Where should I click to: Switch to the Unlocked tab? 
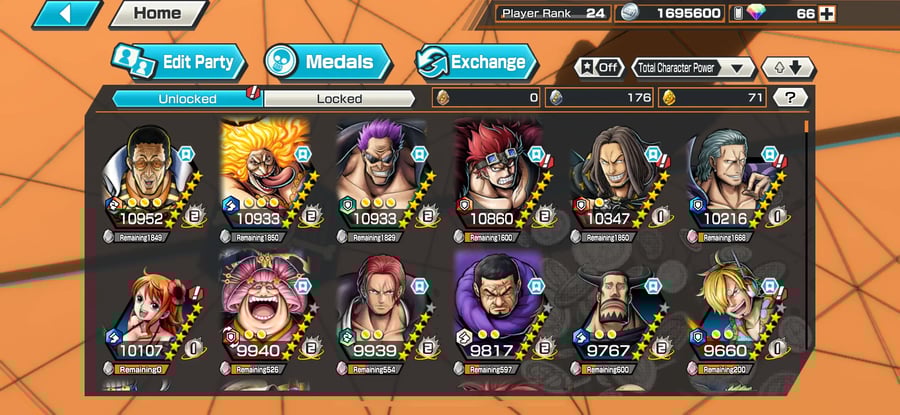(186, 98)
